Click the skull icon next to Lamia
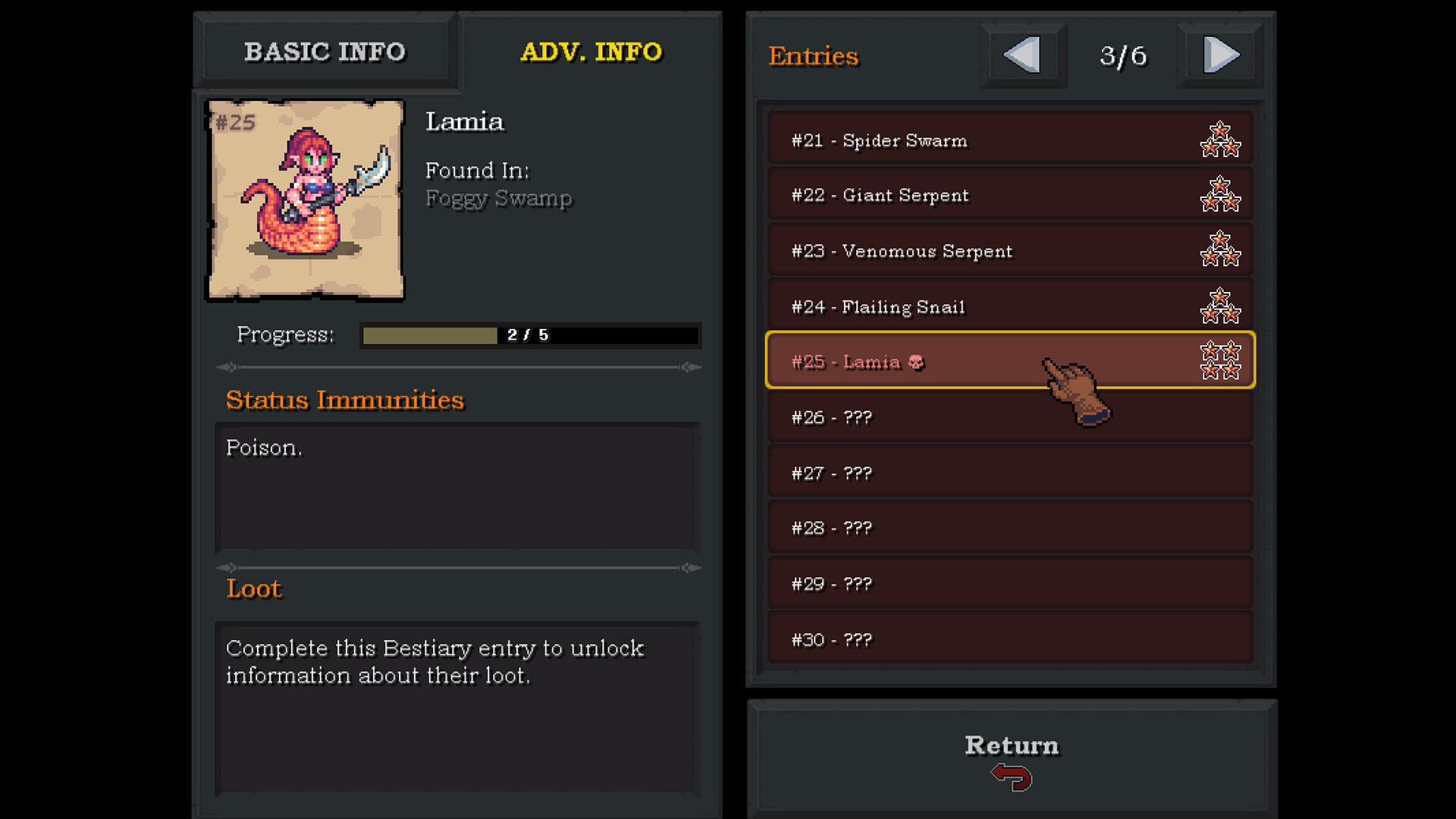 [x=918, y=362]
